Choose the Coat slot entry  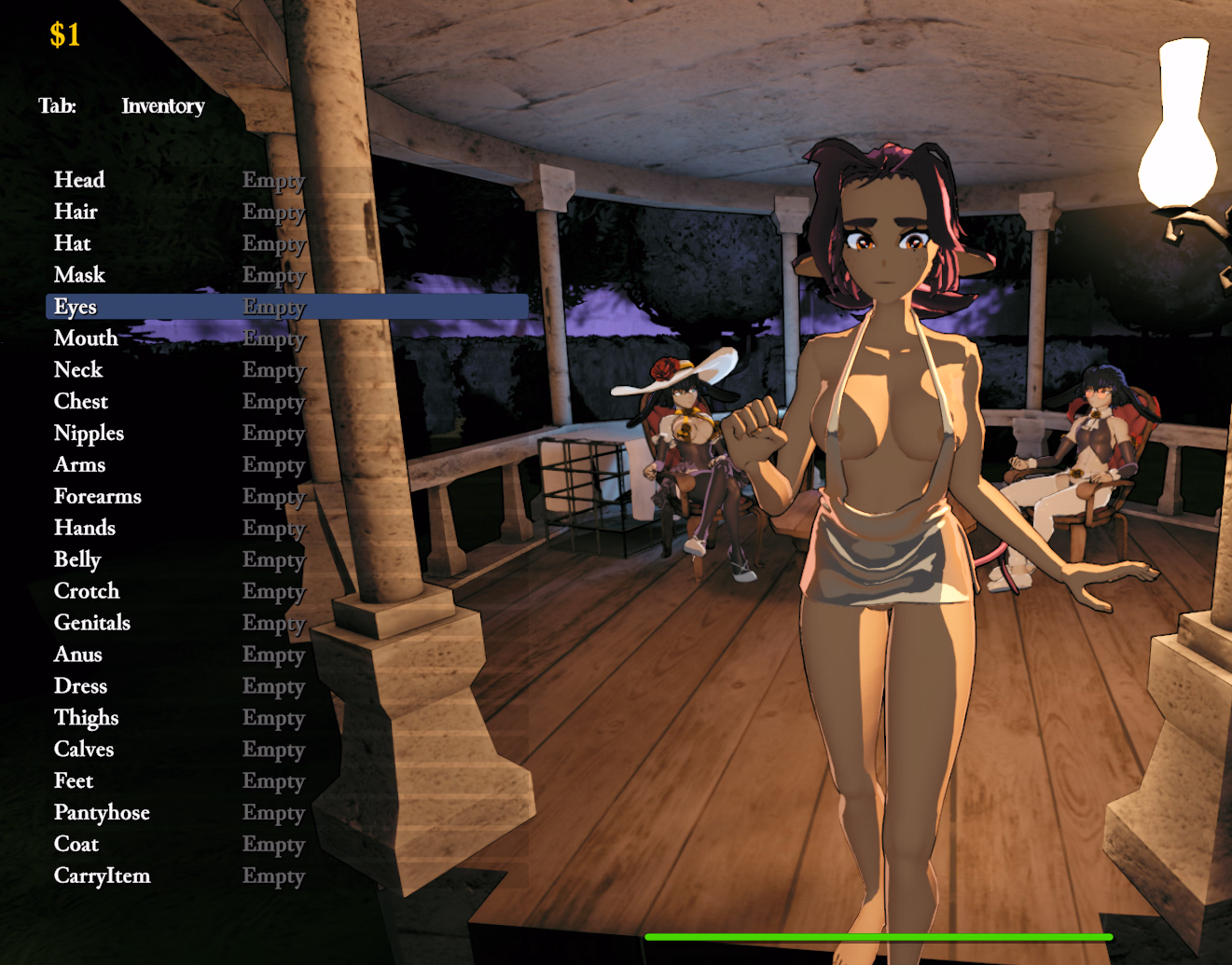[x=76, y=845]
